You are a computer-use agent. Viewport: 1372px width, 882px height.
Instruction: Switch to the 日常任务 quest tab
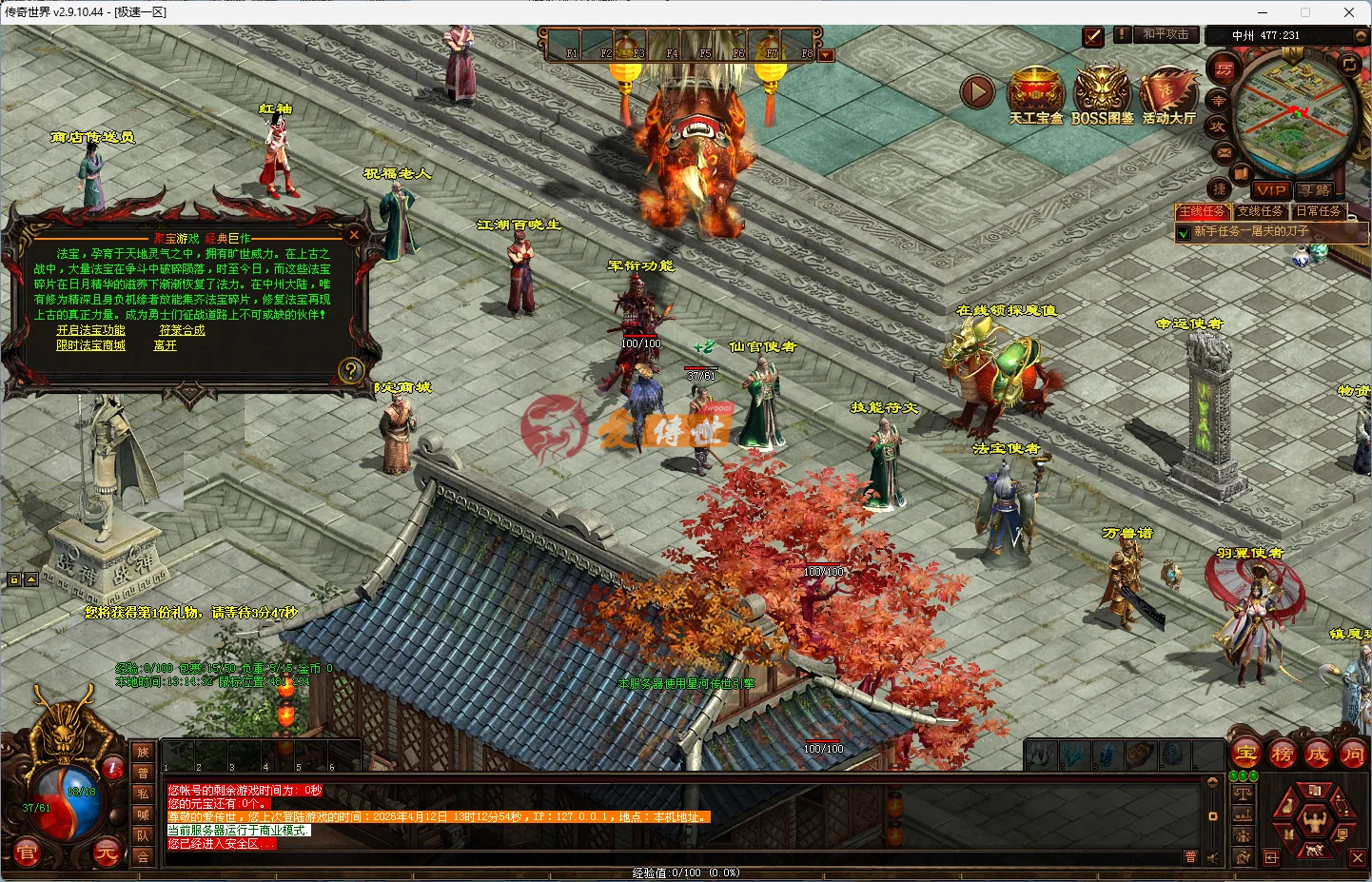coord(1320,211)
